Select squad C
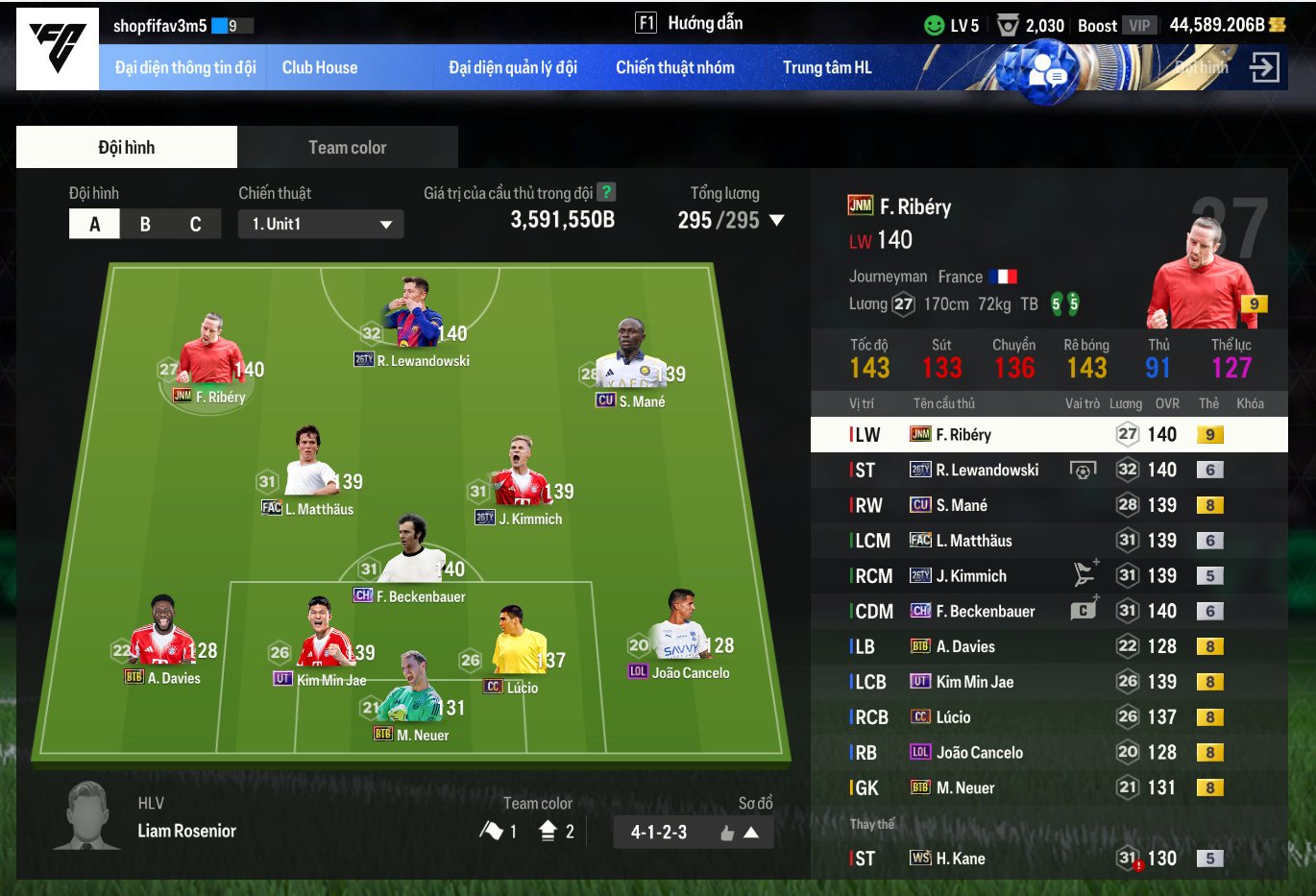Viewport: 1316px width, 896px height. point(195,224)
